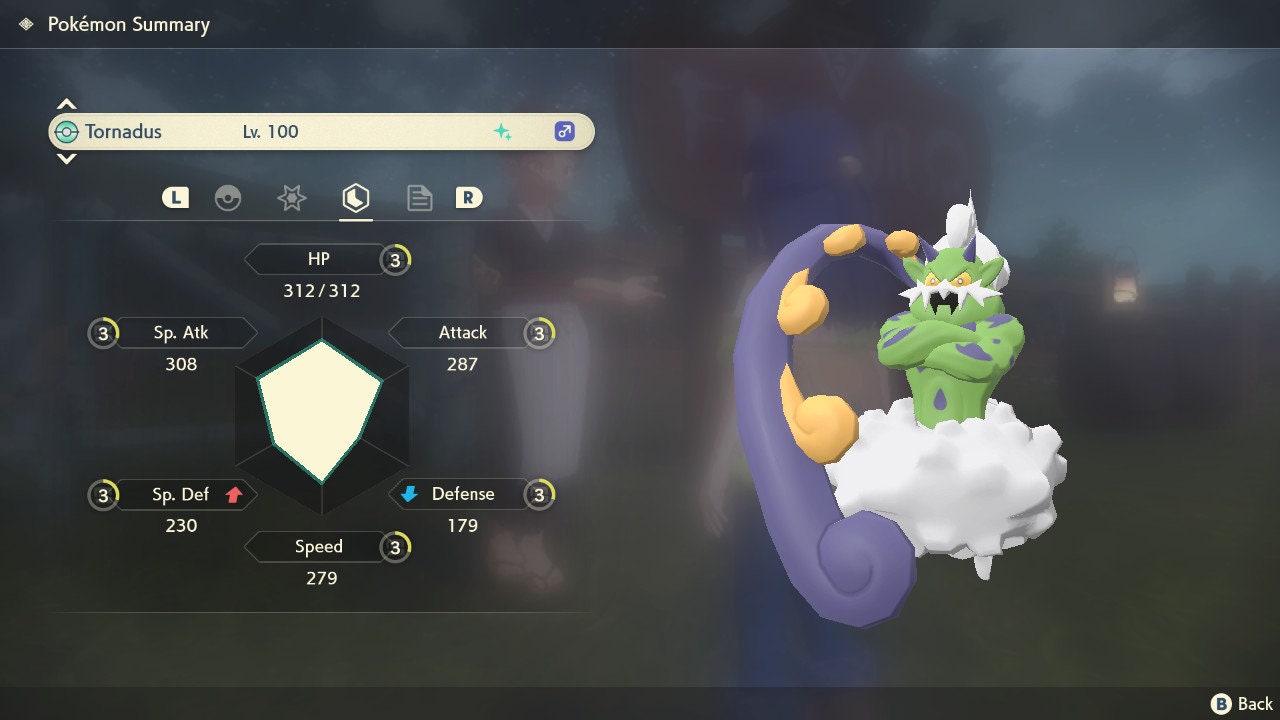Click the Sp. Atk effort level badge
1280x720 pixels.
click(103, 333)
